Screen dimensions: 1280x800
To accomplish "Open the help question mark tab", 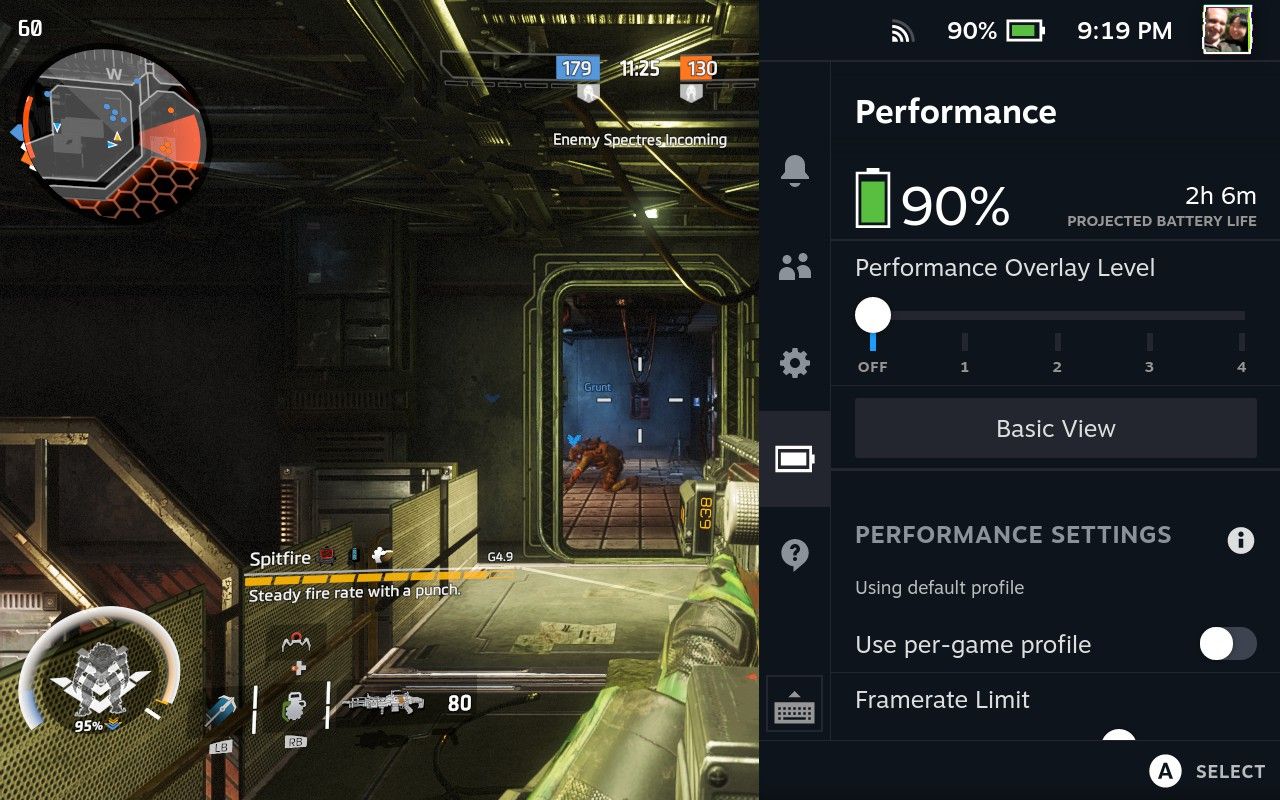I will coord(795,554).
